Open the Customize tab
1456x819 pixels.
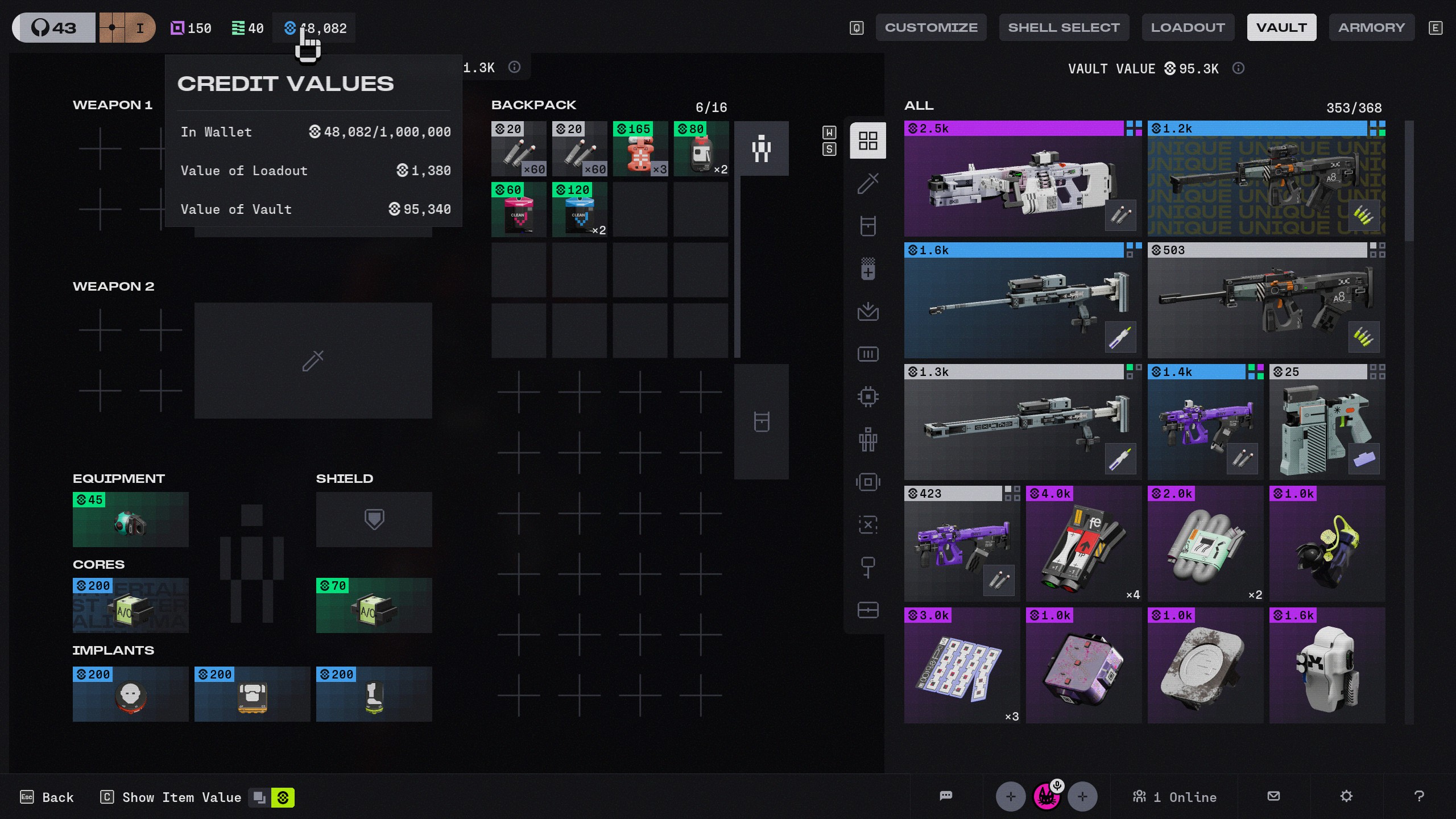930,27
